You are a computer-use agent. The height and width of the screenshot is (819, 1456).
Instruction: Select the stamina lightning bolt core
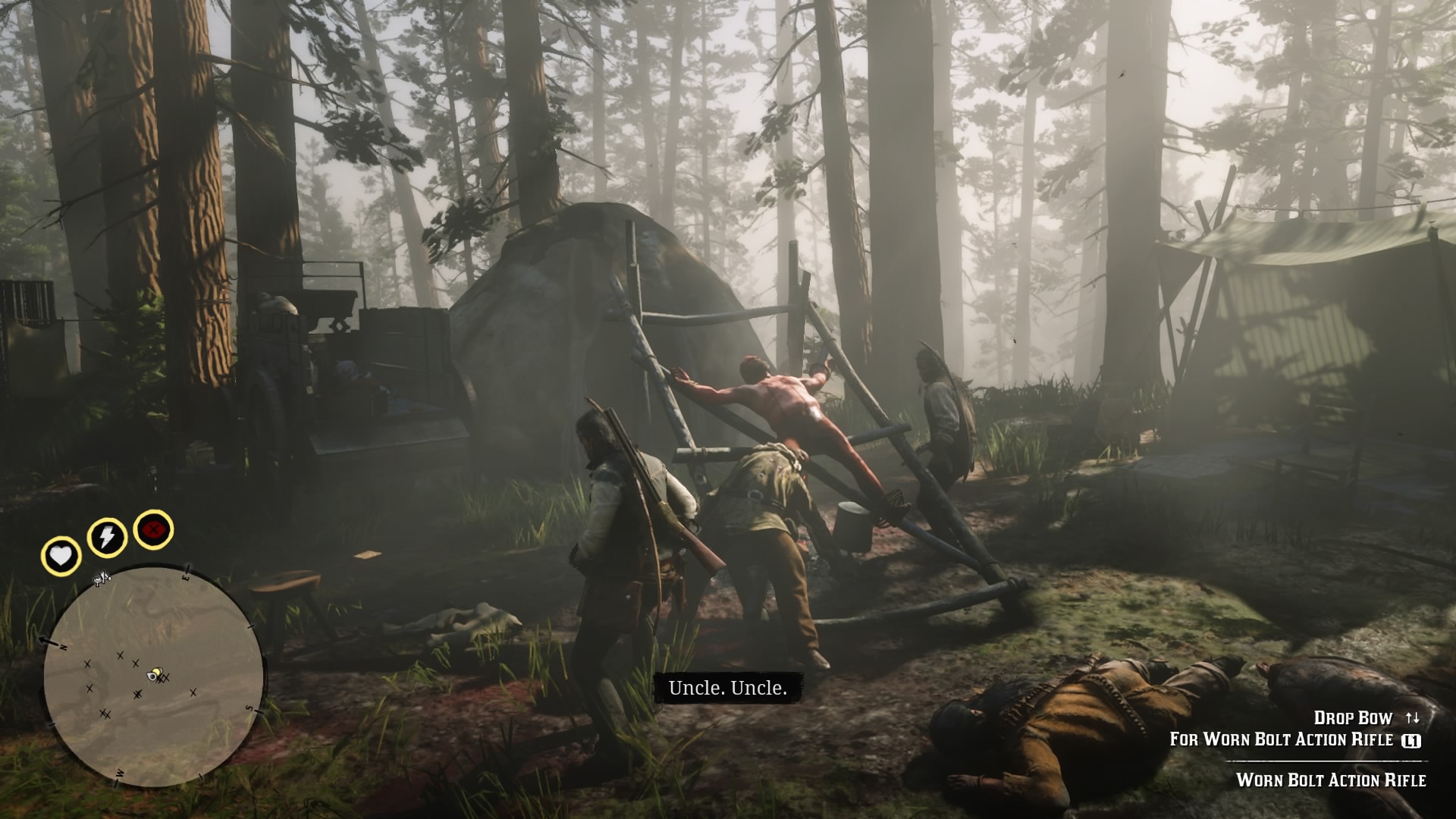coord(106,535)
